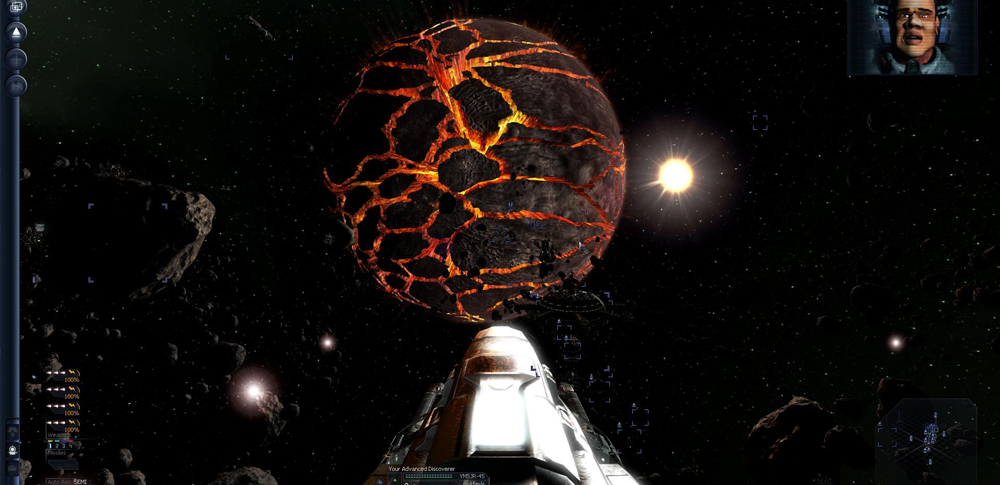The height and width of the screenshot is (485, 1000).
Task: Open the pilot icon in the lower sidebar
Action: coord(13,450)
